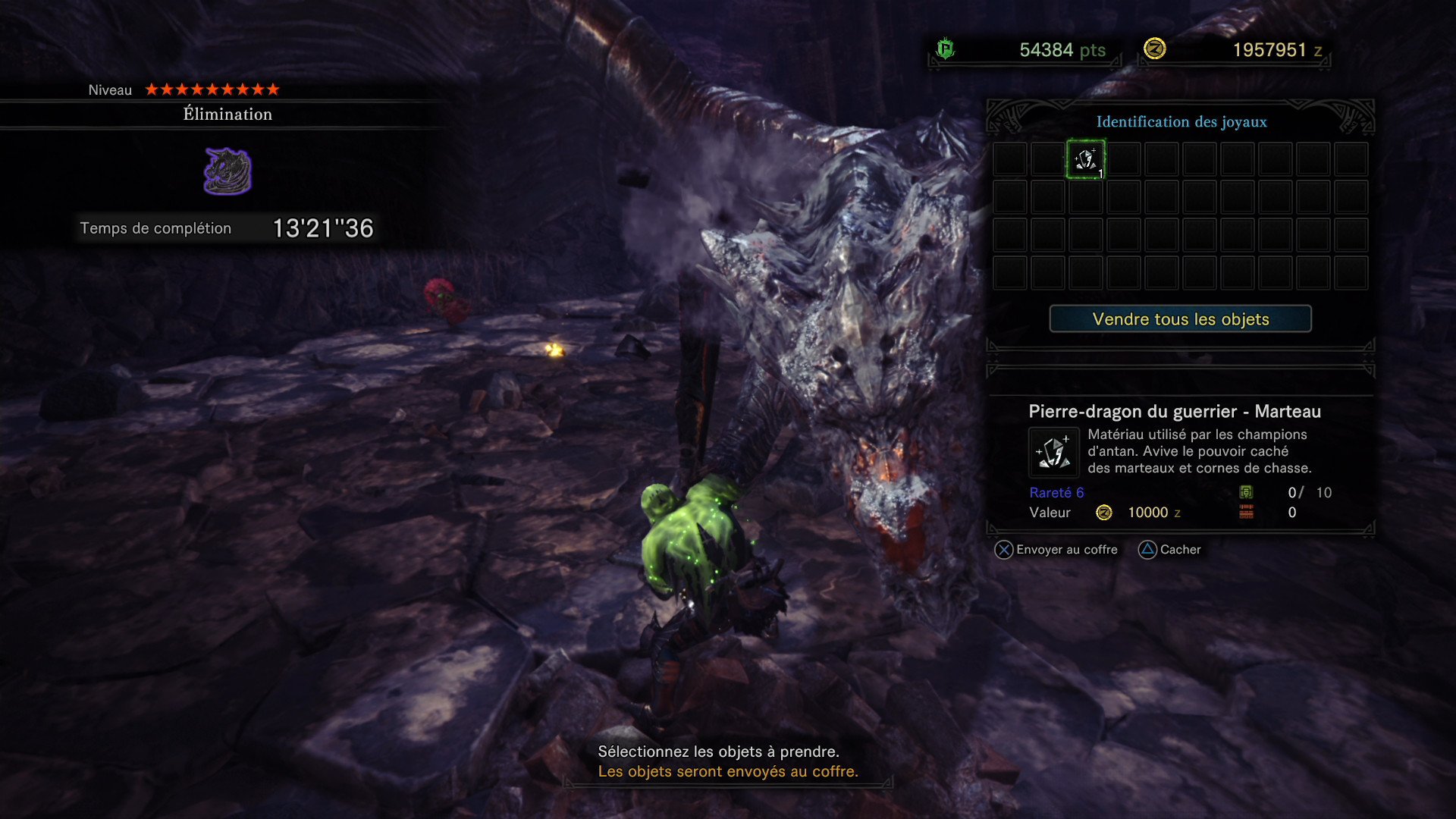Viewport: 1456px width, 819px height.
Task: Click the triangle circle icon beside Cacher
Action: [x=1147, y=550]
